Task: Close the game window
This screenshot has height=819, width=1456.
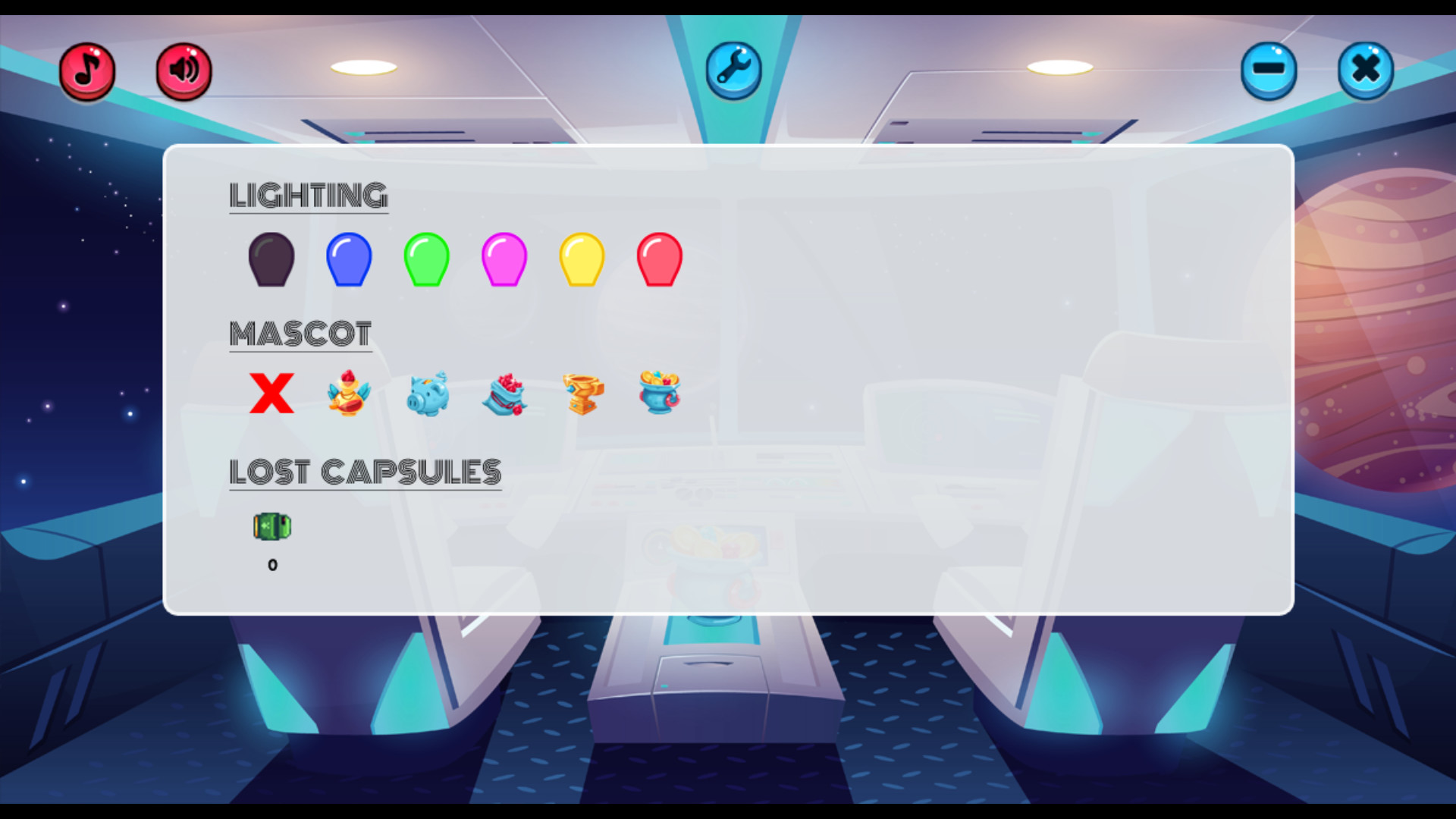Action: tap(1366, 70)
